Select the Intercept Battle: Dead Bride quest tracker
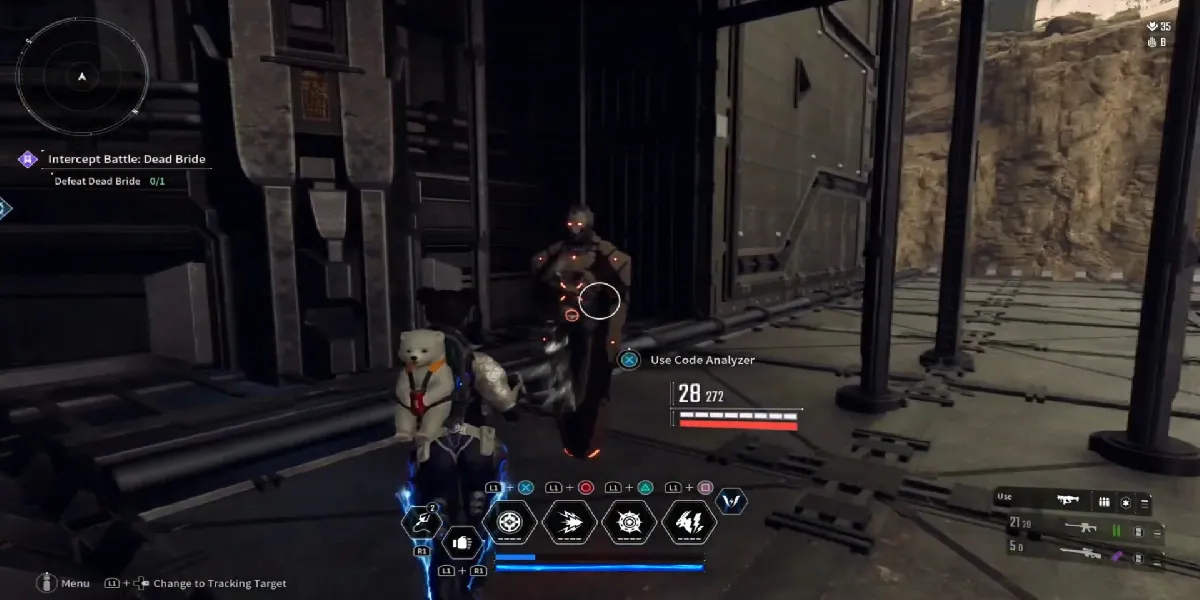 (x=123, y=159)
